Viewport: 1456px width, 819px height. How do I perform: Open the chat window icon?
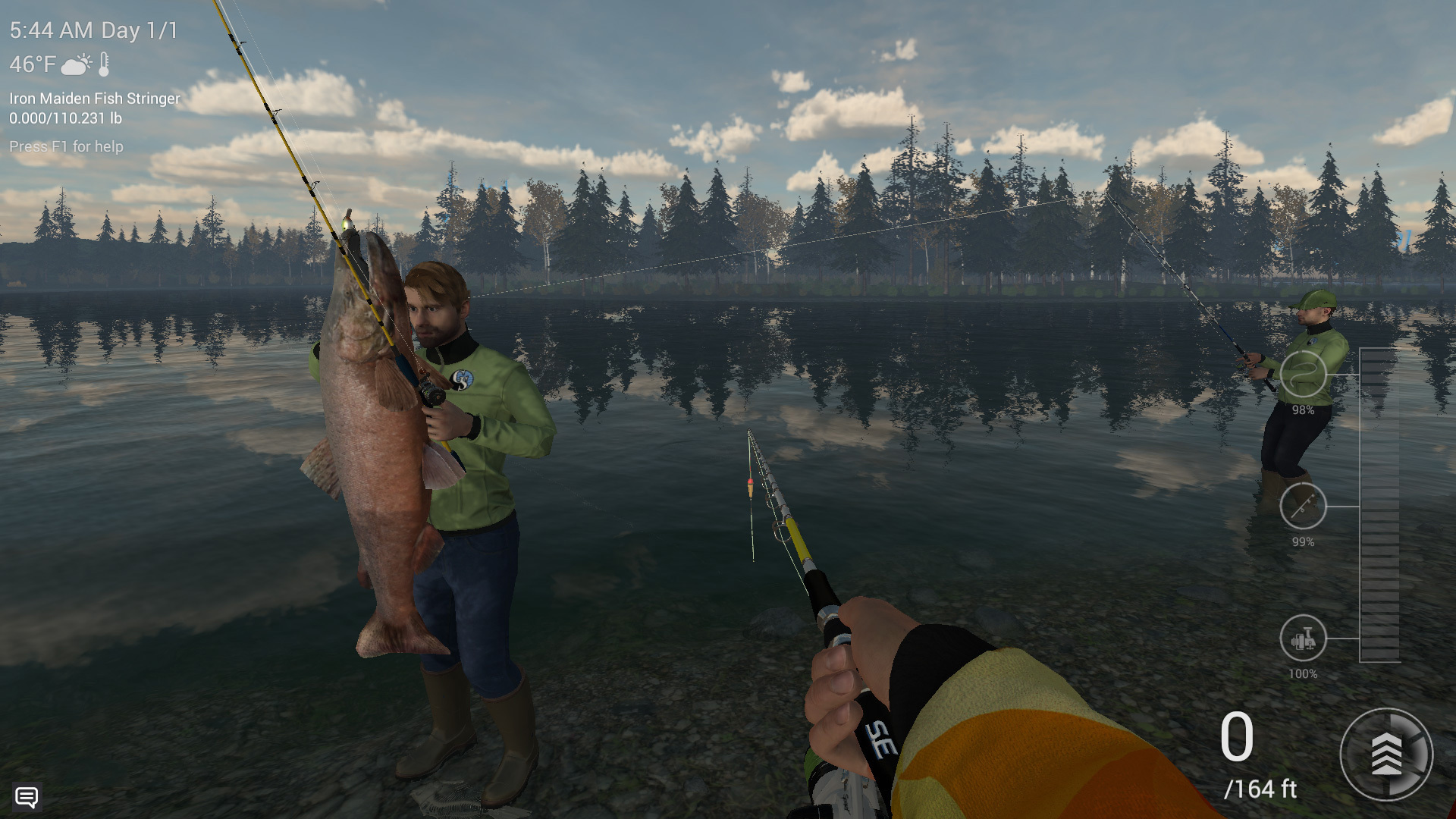click(x=27, y=797)
